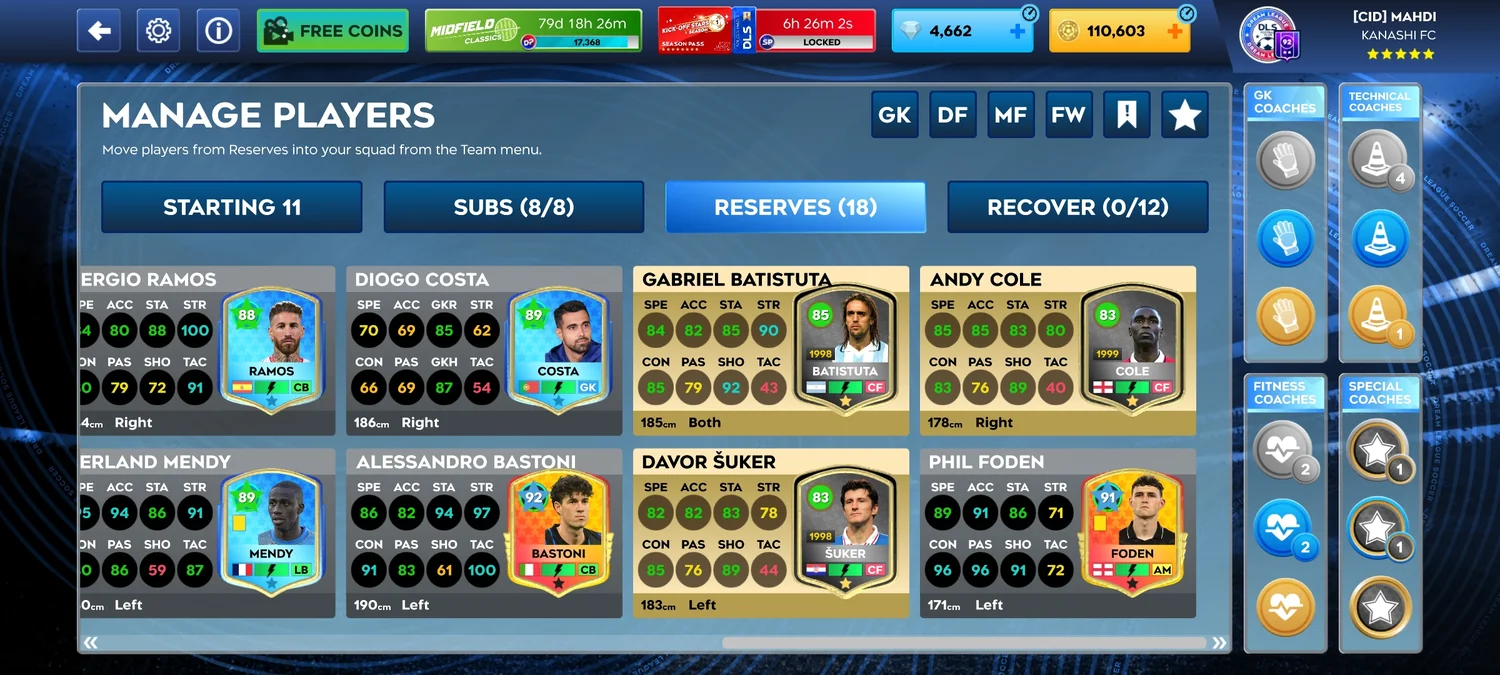Filter players by GK position
Viewport: 1500px width, 675px height.
894,115
